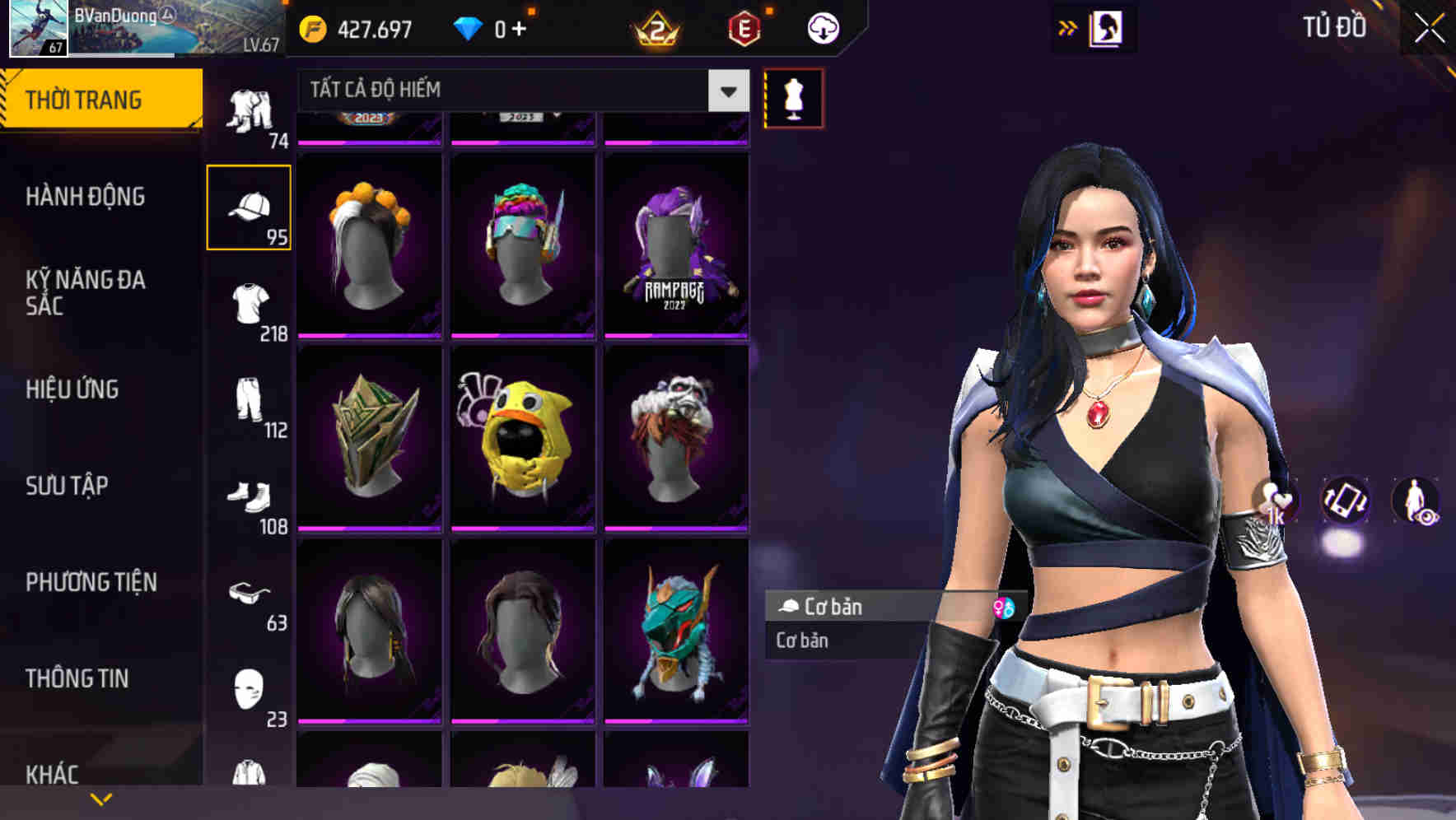Expand more categories with the bottom chevron
The height and width of the screenshot is (820, 1456).
pos(100,799)
